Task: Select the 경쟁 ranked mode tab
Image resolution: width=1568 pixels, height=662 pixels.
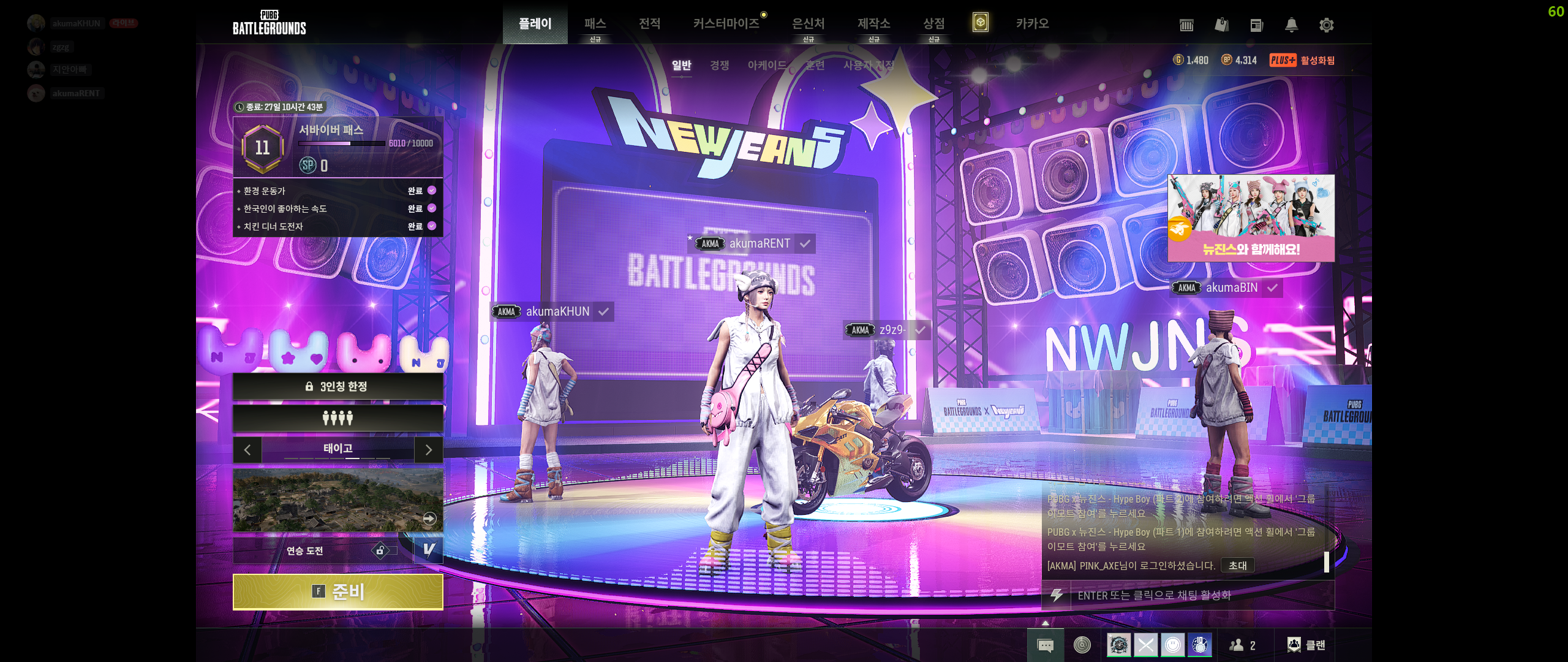Action: [x=719, y=65]
